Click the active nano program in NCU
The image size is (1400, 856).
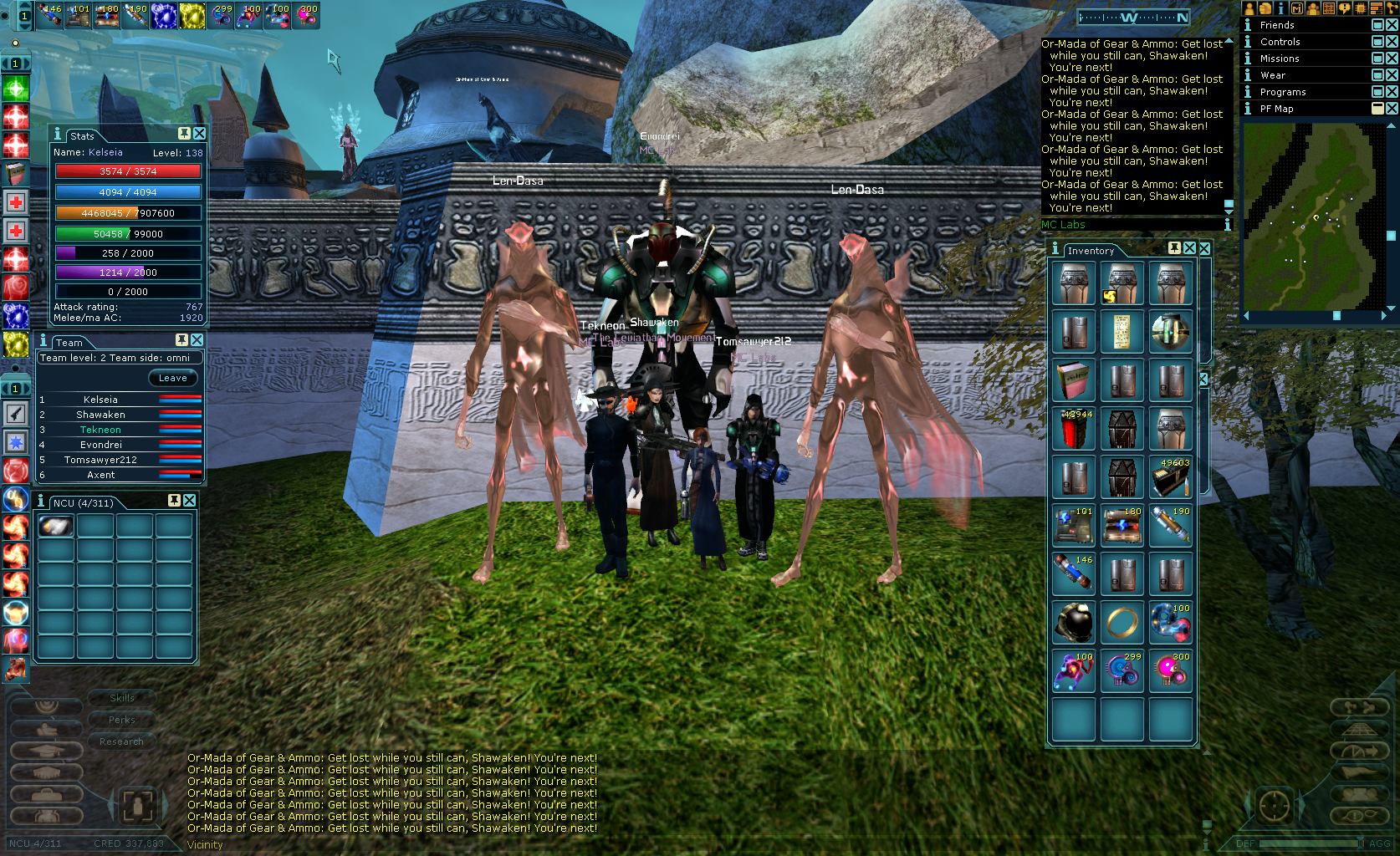[x=56, y=526]
